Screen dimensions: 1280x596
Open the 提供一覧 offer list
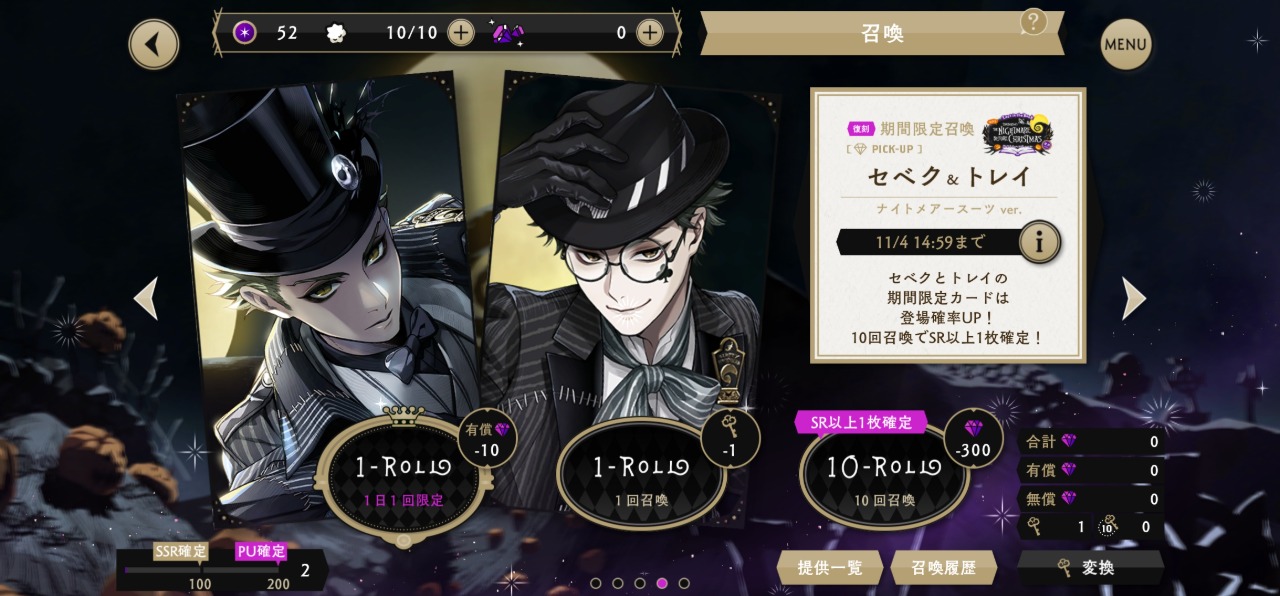point(829,567)
